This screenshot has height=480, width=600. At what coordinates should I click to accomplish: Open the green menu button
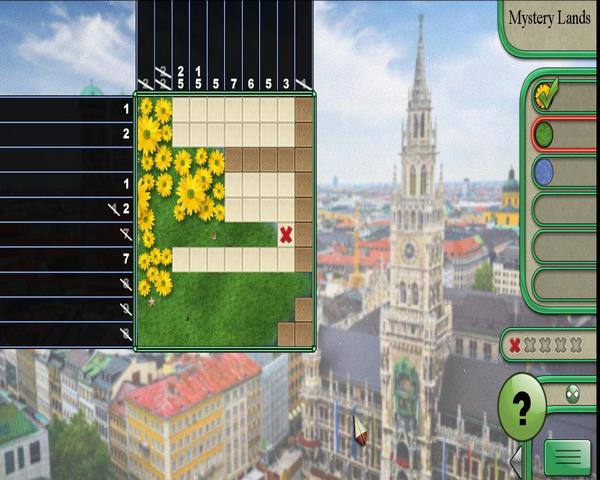click(567, 457)
